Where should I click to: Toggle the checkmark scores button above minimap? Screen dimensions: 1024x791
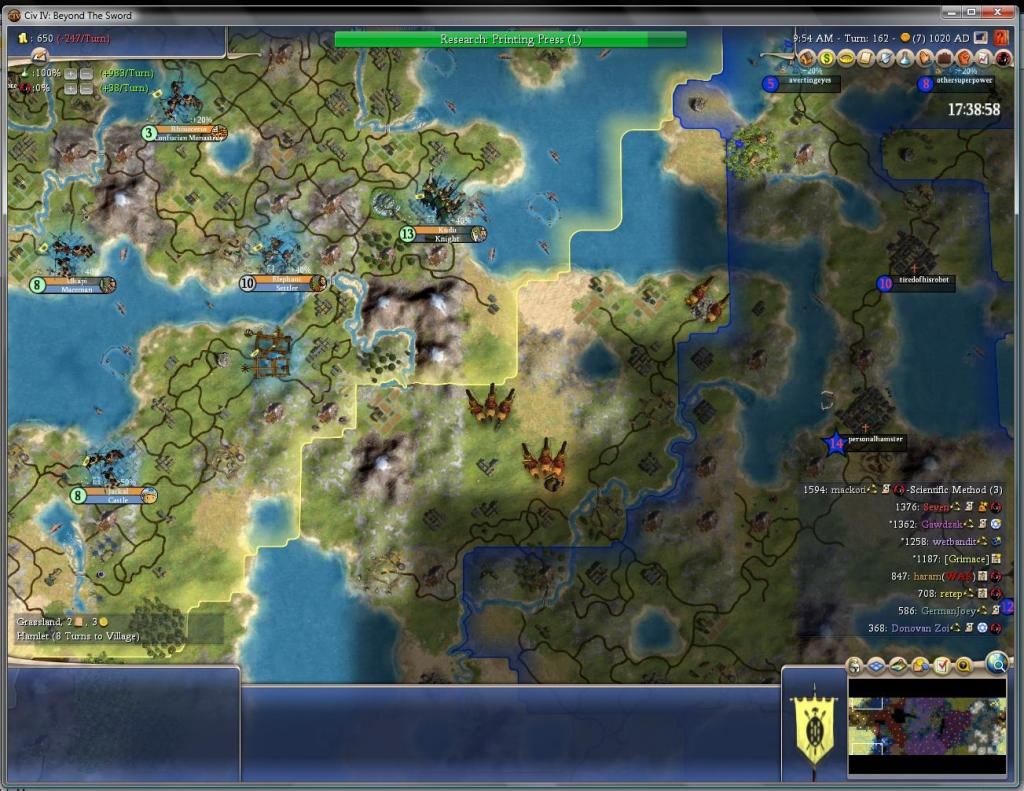click(942, 666)
